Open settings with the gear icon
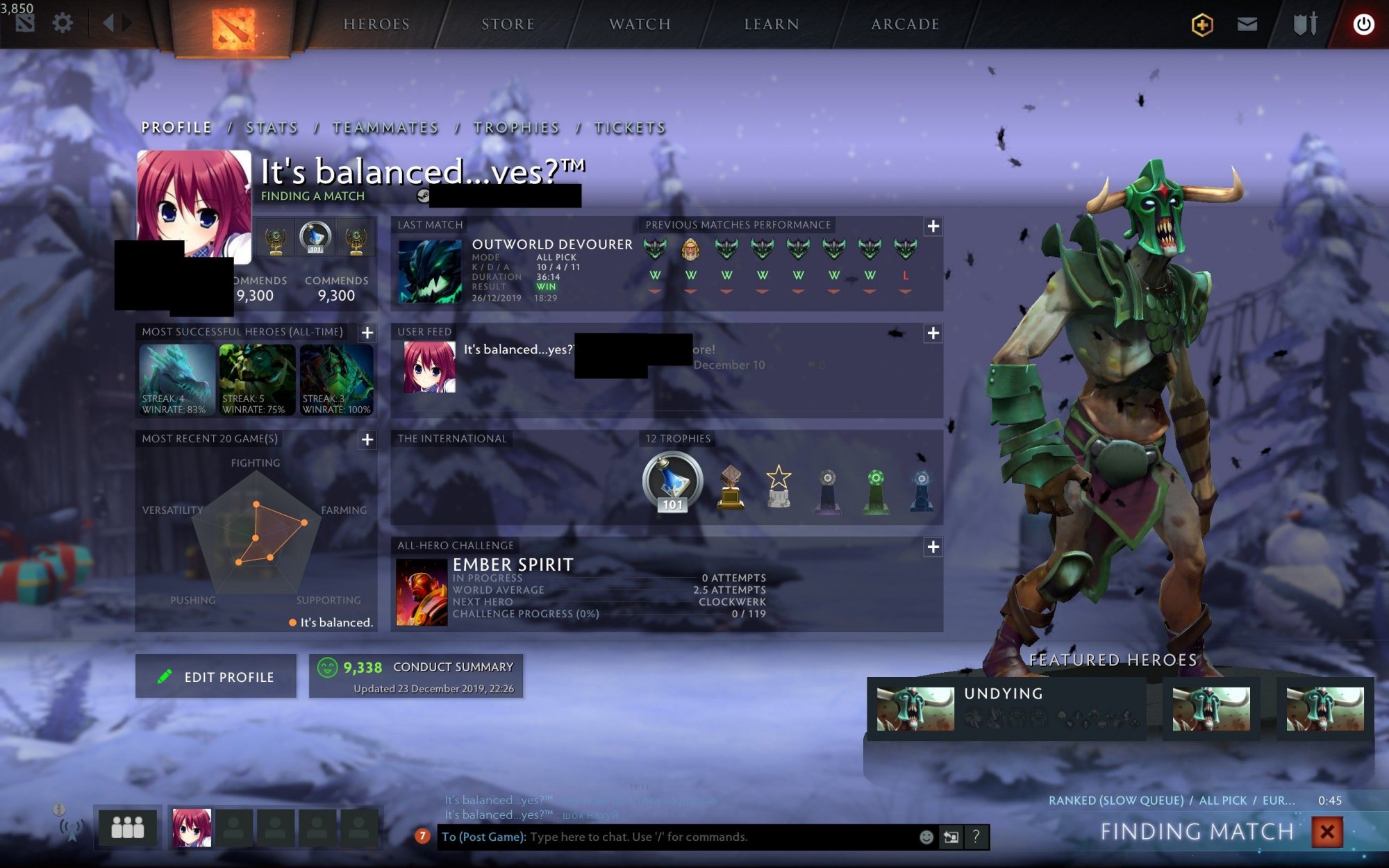 pos(63,24)
